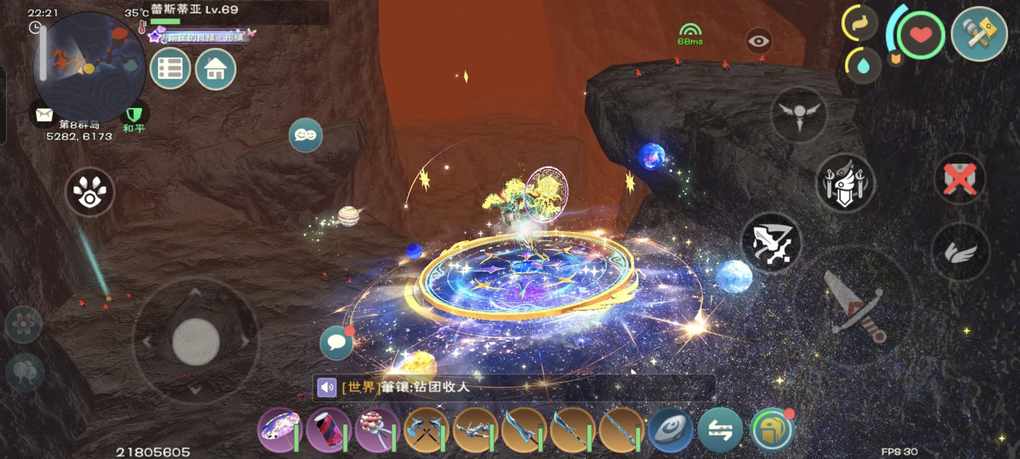Tap the swap arrows hotbar button
1020x459 pixels.
click(720, 430)
